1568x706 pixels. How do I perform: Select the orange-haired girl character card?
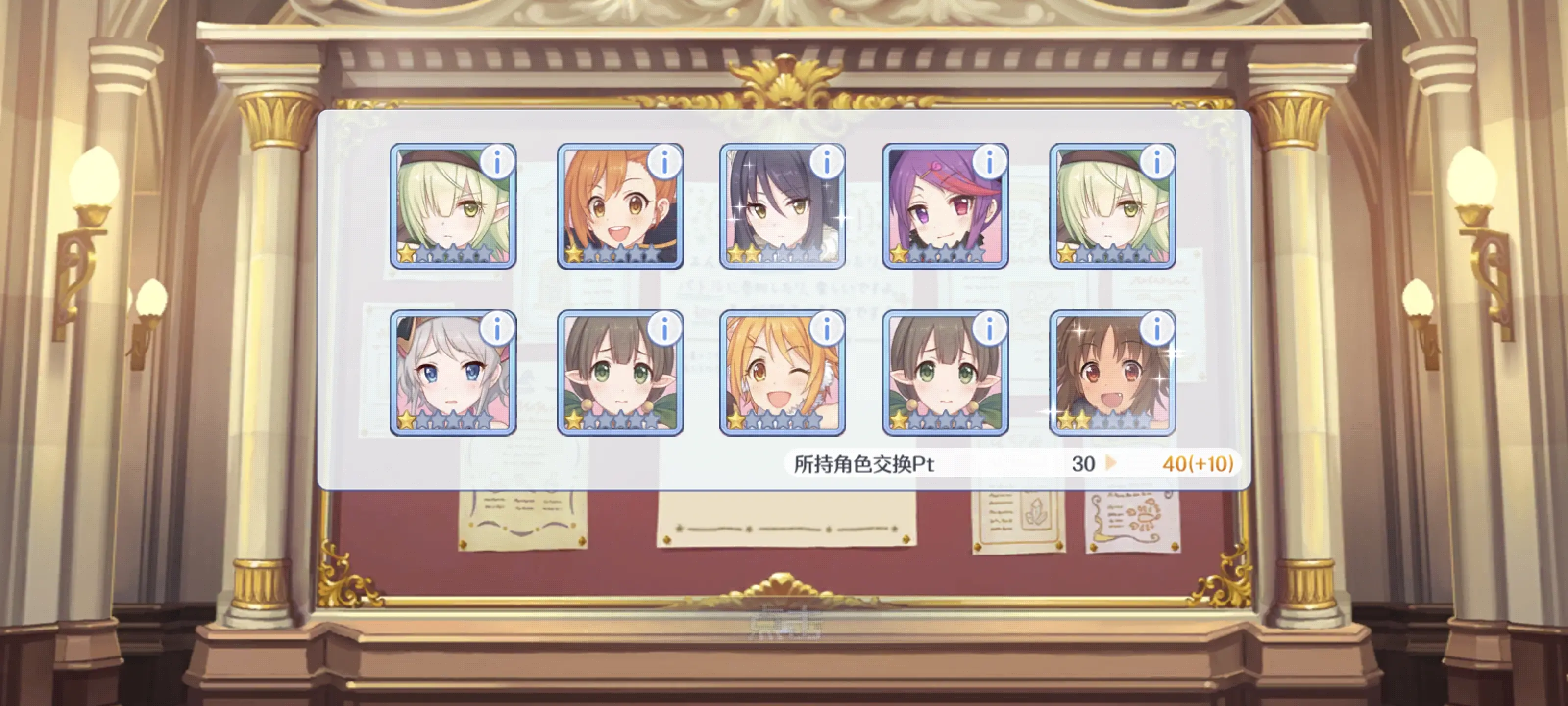coord(620,207)
